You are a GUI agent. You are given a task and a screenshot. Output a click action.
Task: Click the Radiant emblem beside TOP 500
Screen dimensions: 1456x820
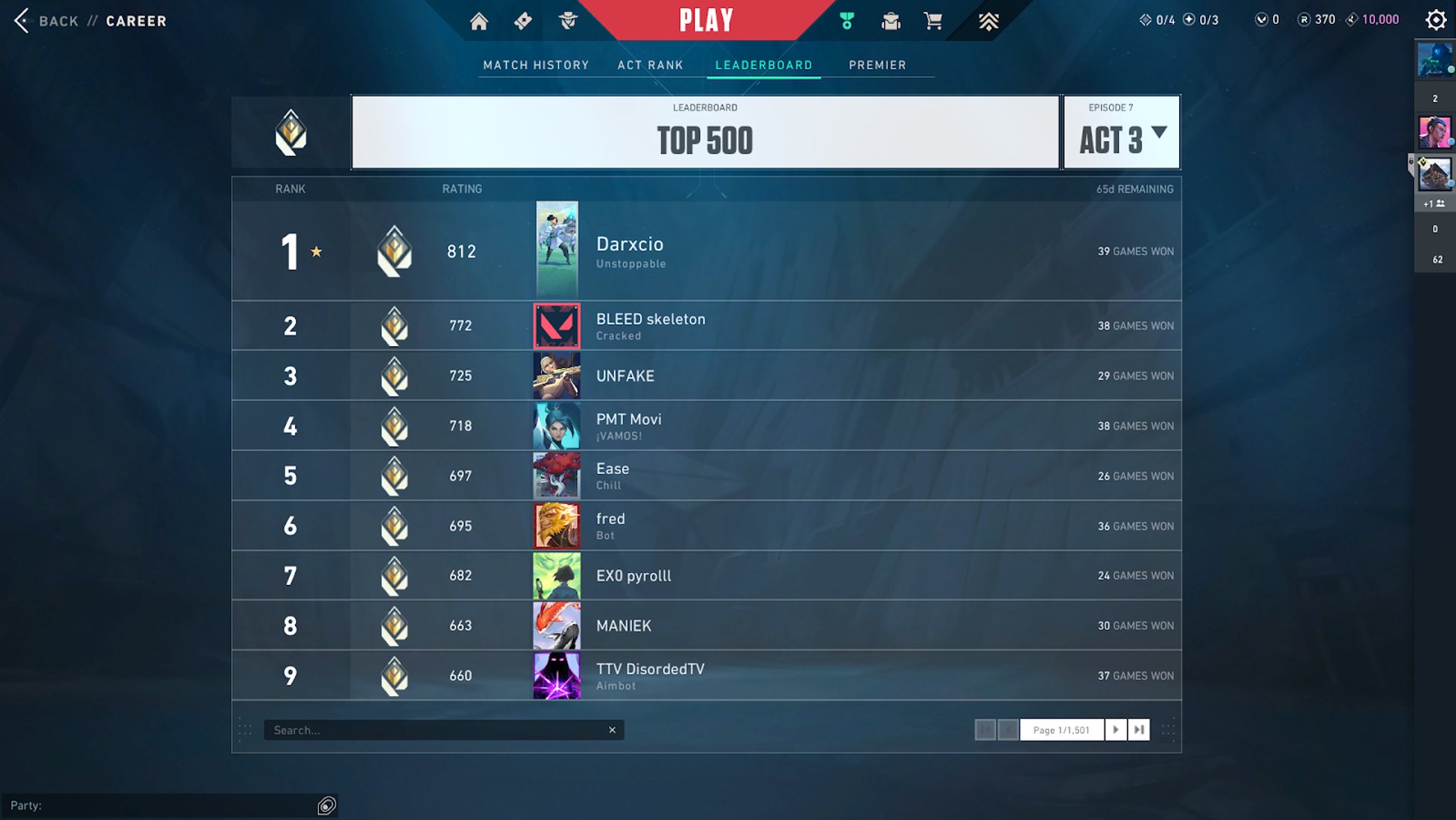coord(290,132)
